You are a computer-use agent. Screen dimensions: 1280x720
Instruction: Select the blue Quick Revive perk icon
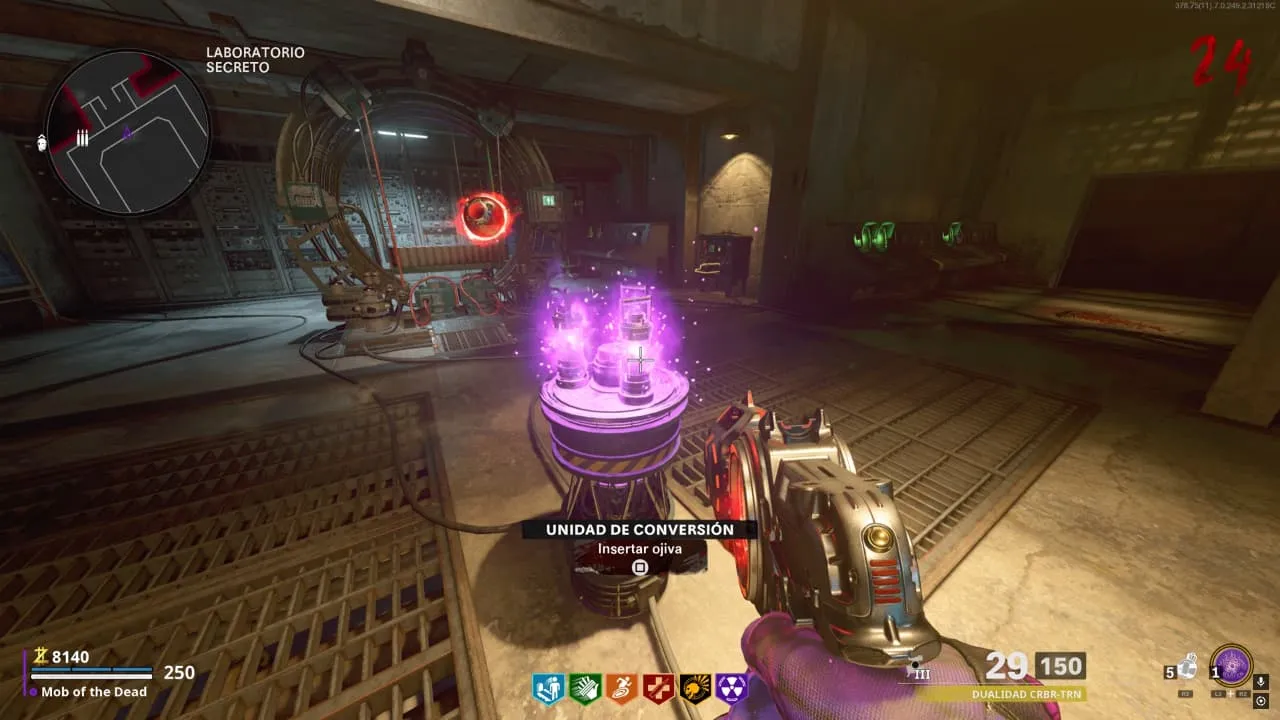(x=545, y=688)
